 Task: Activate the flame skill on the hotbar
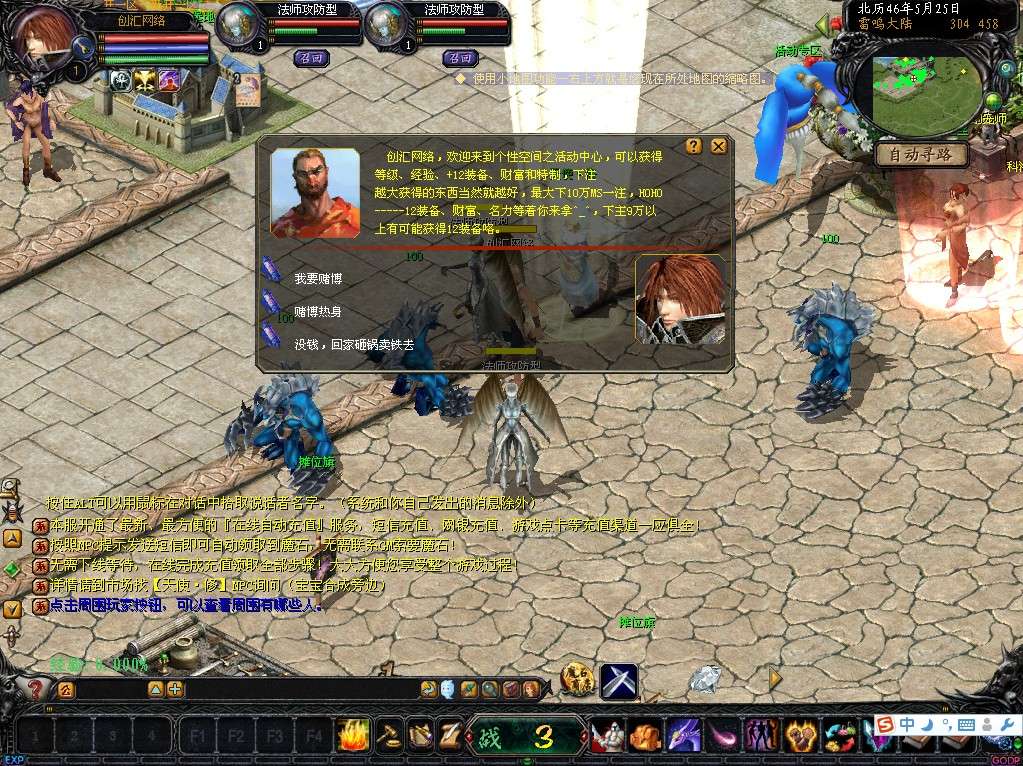pos(353,736)
